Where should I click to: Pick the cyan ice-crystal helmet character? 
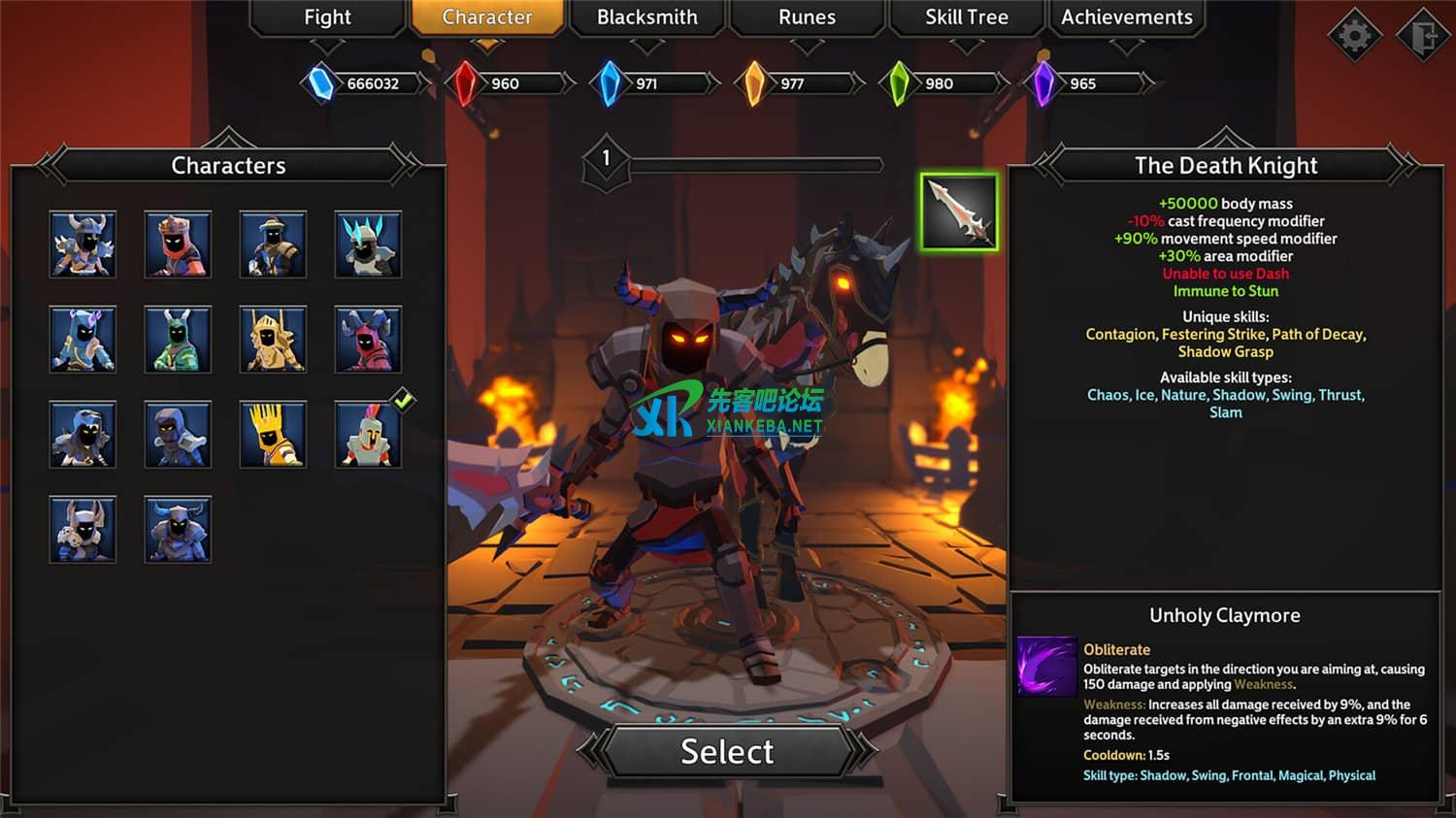[x=368, y=245]
